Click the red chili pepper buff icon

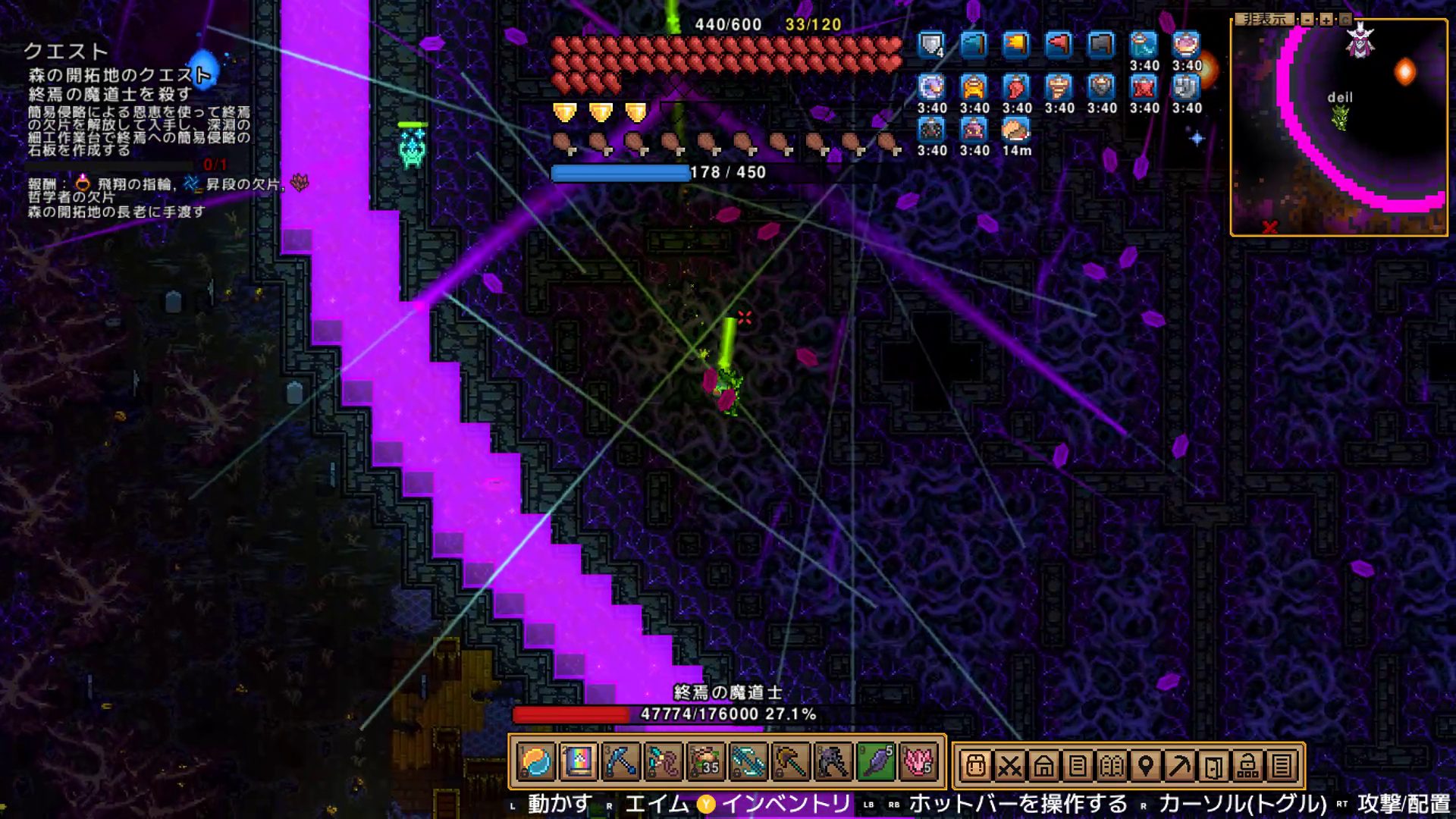click(1016, 87)
